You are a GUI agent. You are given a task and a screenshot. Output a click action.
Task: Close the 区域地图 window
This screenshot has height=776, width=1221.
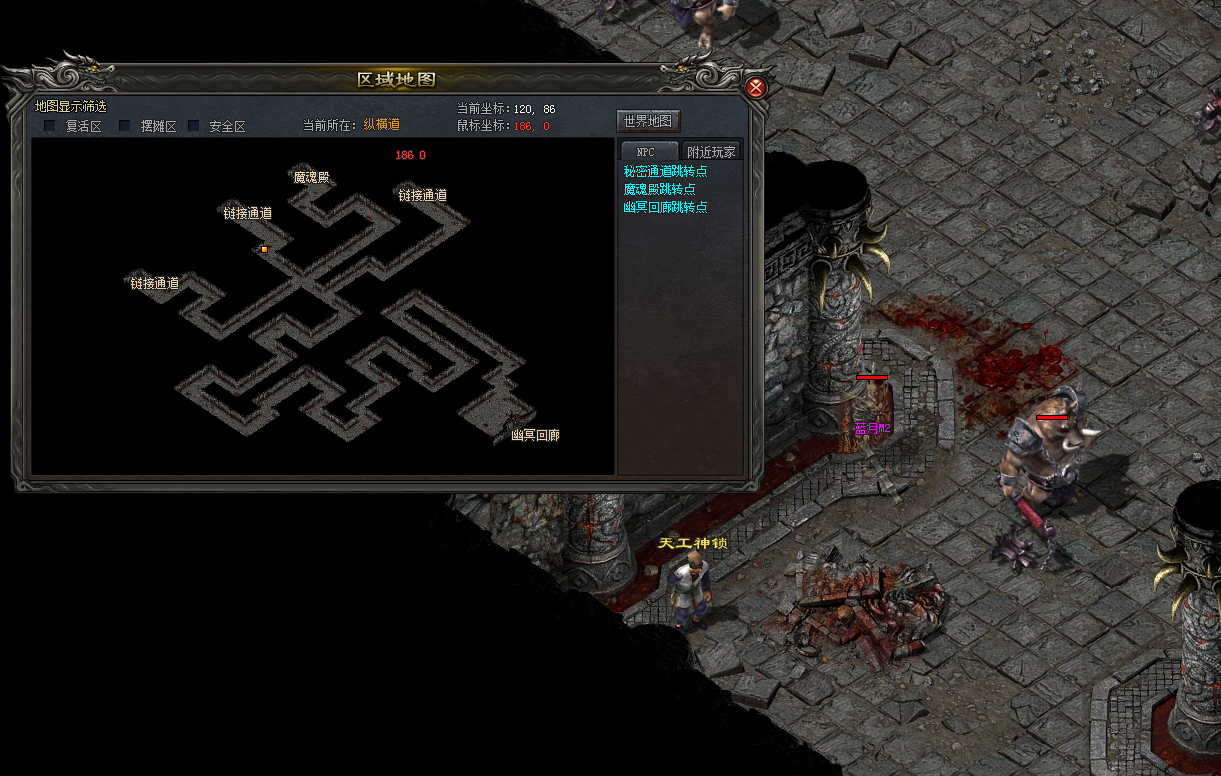756,87
